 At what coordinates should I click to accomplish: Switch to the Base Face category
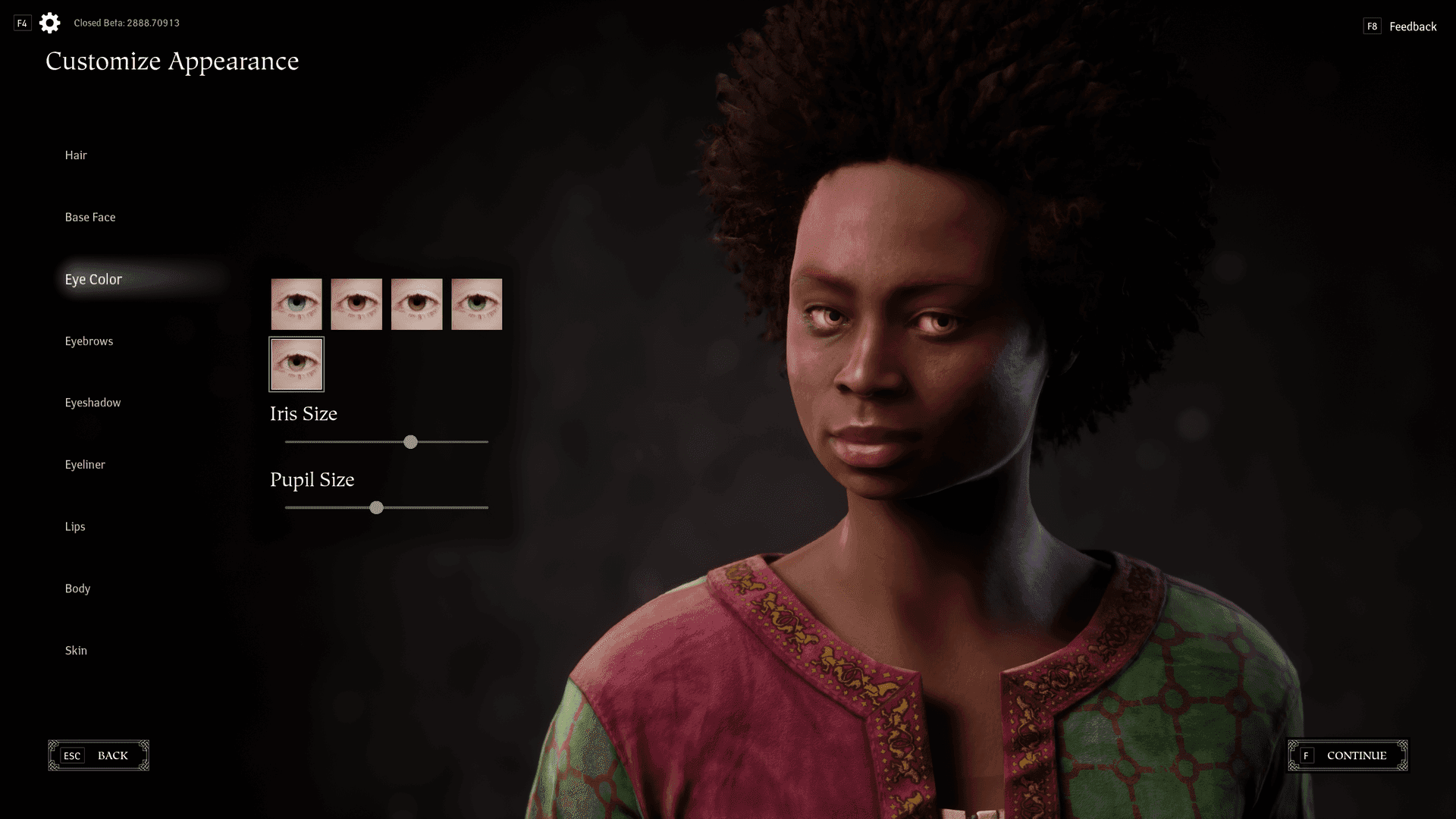pyautogui.click(x=90, y=218)
